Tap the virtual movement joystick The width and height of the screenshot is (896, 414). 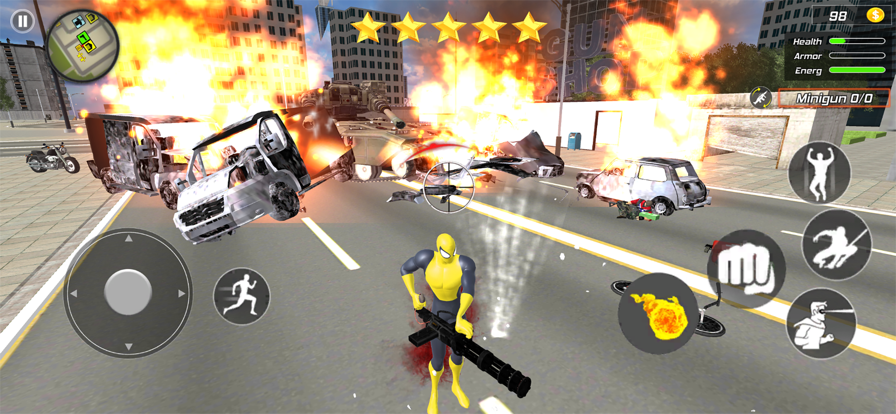coord(128,293)
